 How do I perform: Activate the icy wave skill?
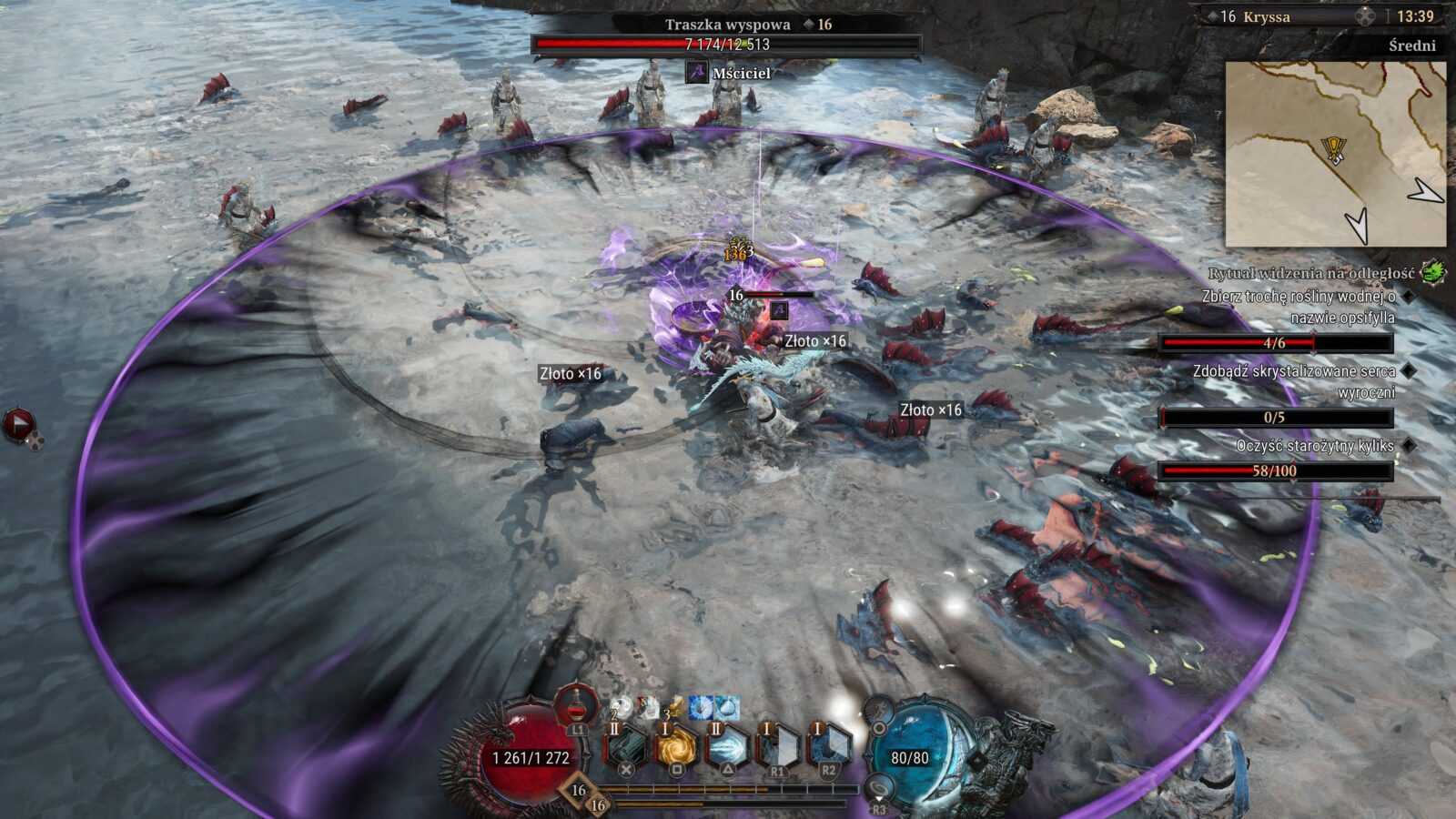click(727, 747)
